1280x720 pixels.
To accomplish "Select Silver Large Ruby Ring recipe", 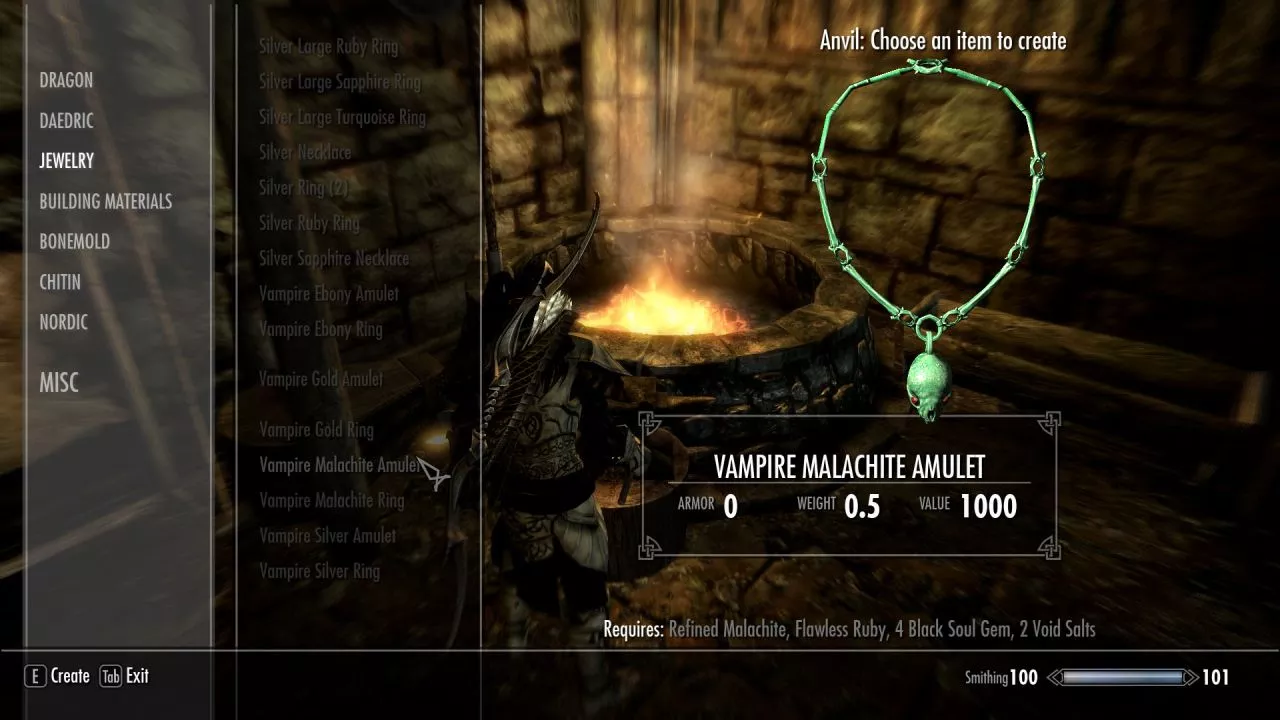I will [x=328, y=47].
